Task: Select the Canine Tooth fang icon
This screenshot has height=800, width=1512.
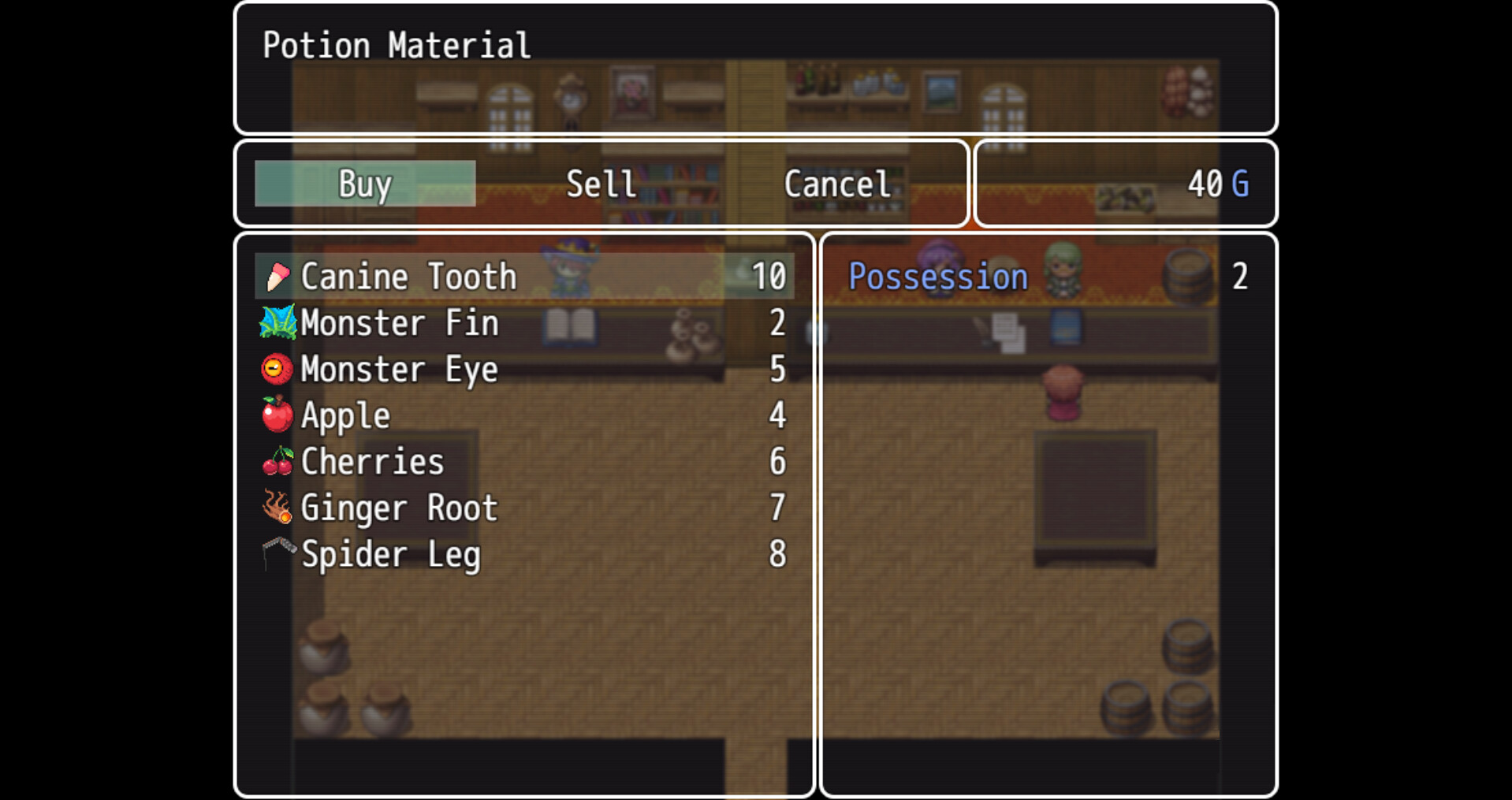Action: click(276, 276)
